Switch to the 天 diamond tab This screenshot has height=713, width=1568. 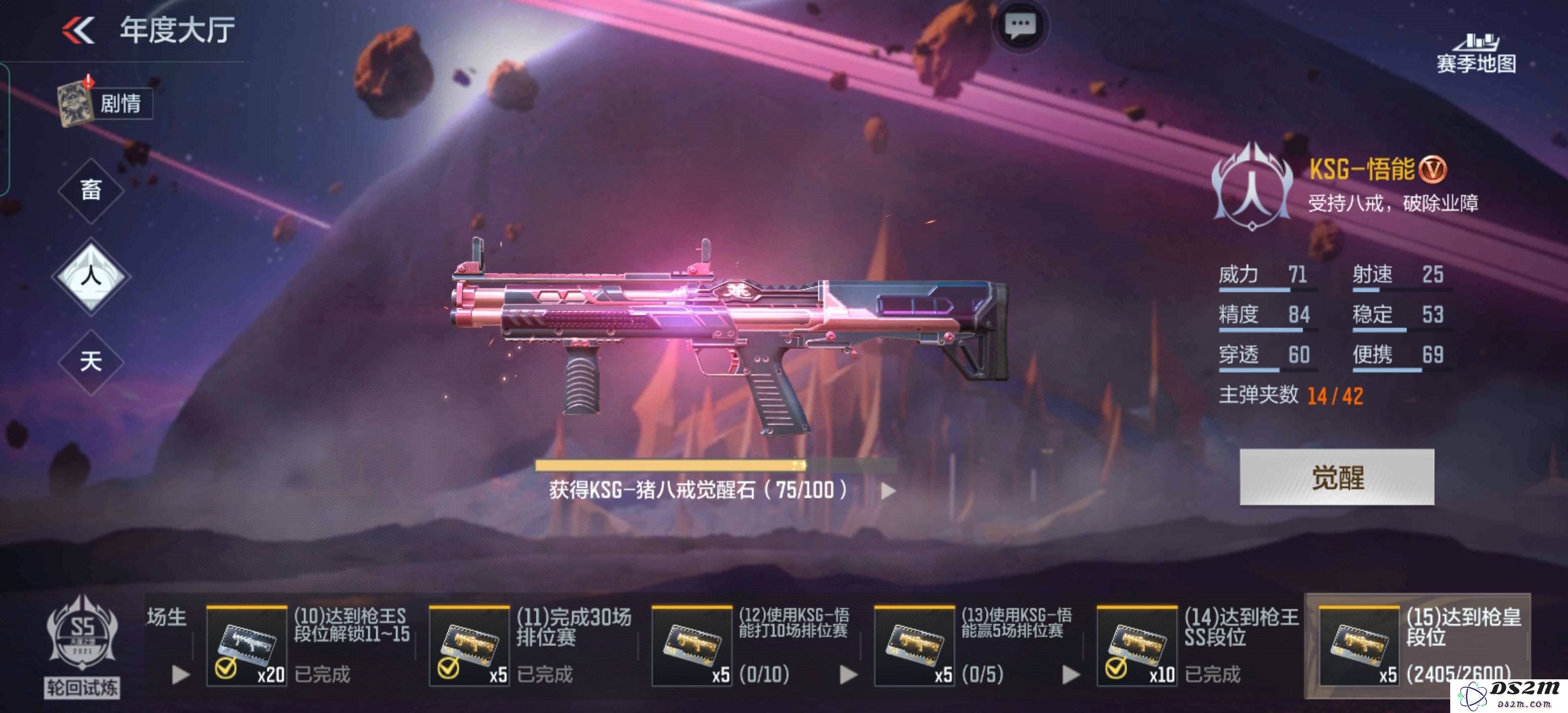pos(91,361)
